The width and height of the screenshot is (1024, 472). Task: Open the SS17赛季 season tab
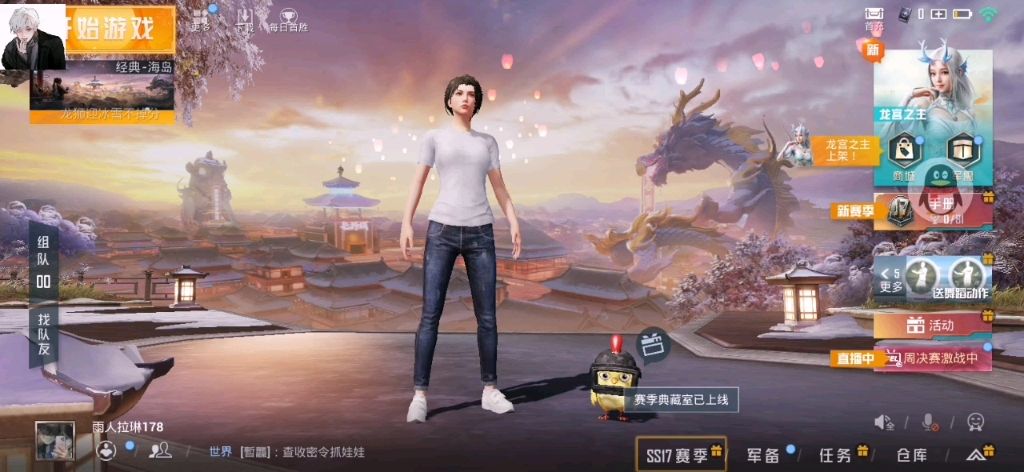[682, 455]
